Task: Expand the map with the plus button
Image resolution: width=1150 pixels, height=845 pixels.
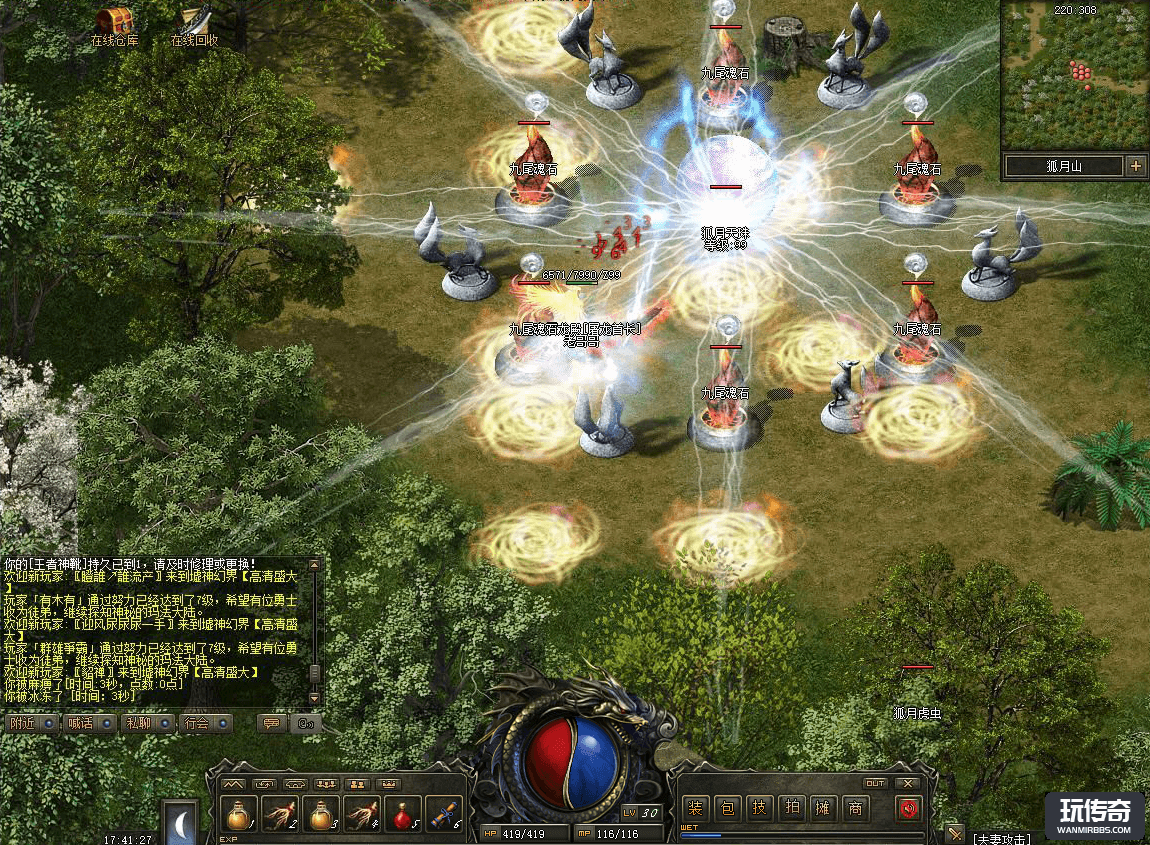Action: 1135,166
